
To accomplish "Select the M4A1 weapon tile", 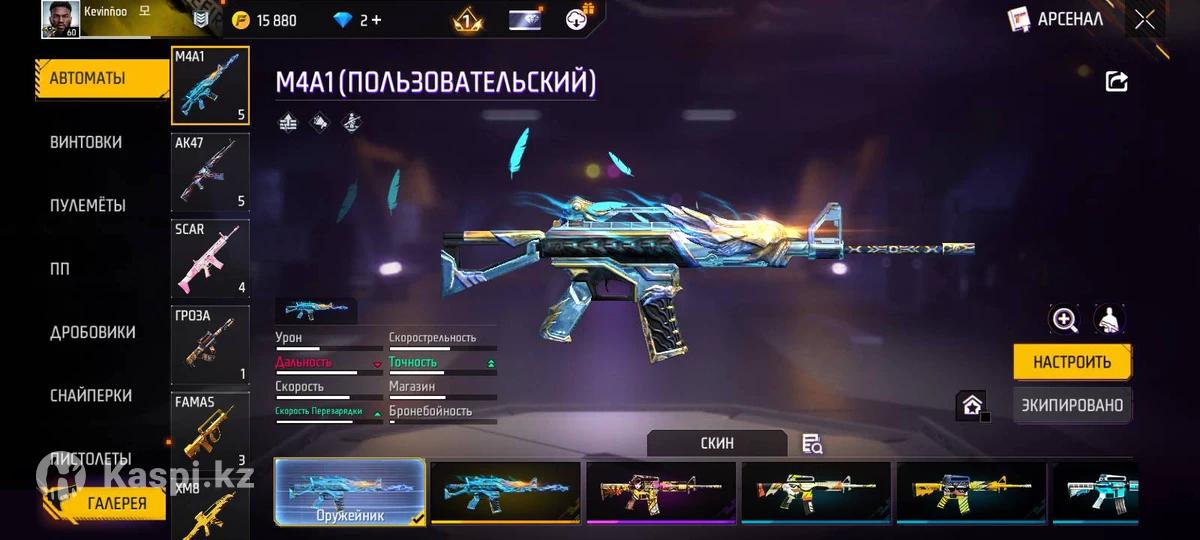I will (210, 87).
